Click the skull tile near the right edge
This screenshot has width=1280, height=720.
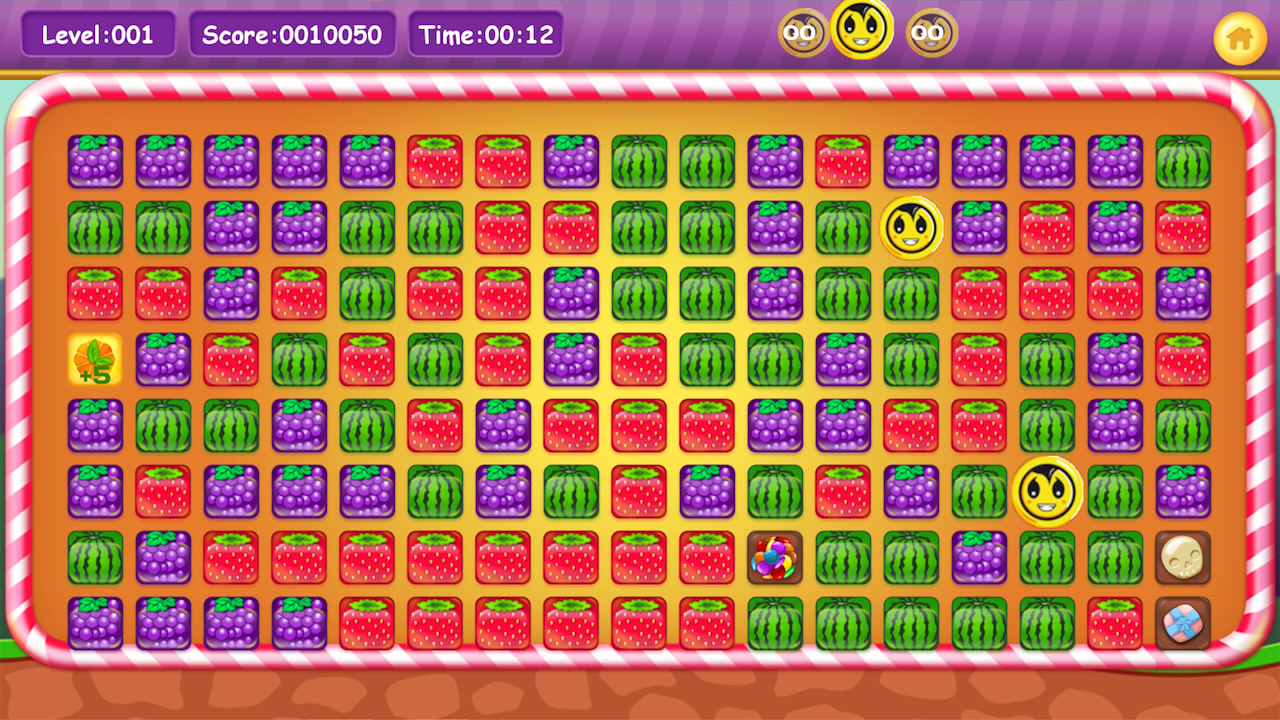coord(1183,560)
